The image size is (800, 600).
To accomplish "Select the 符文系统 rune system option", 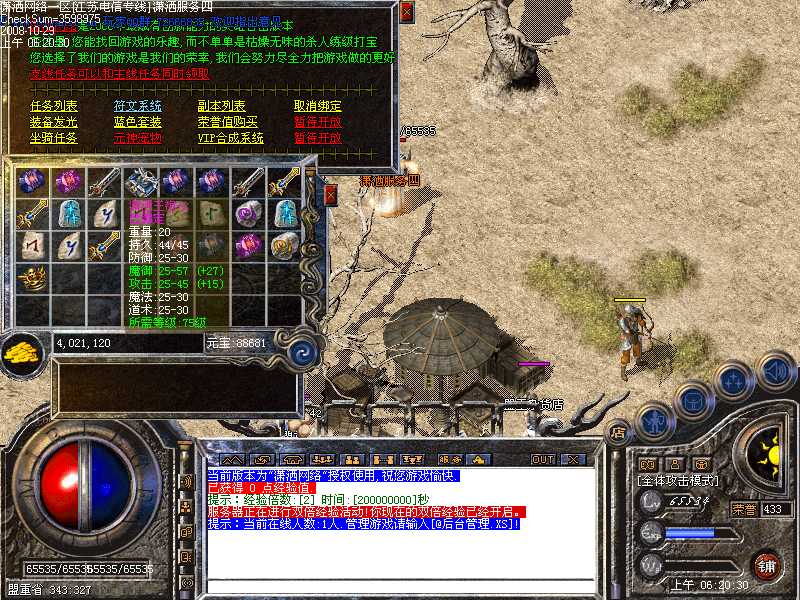I will pos(137,106).
